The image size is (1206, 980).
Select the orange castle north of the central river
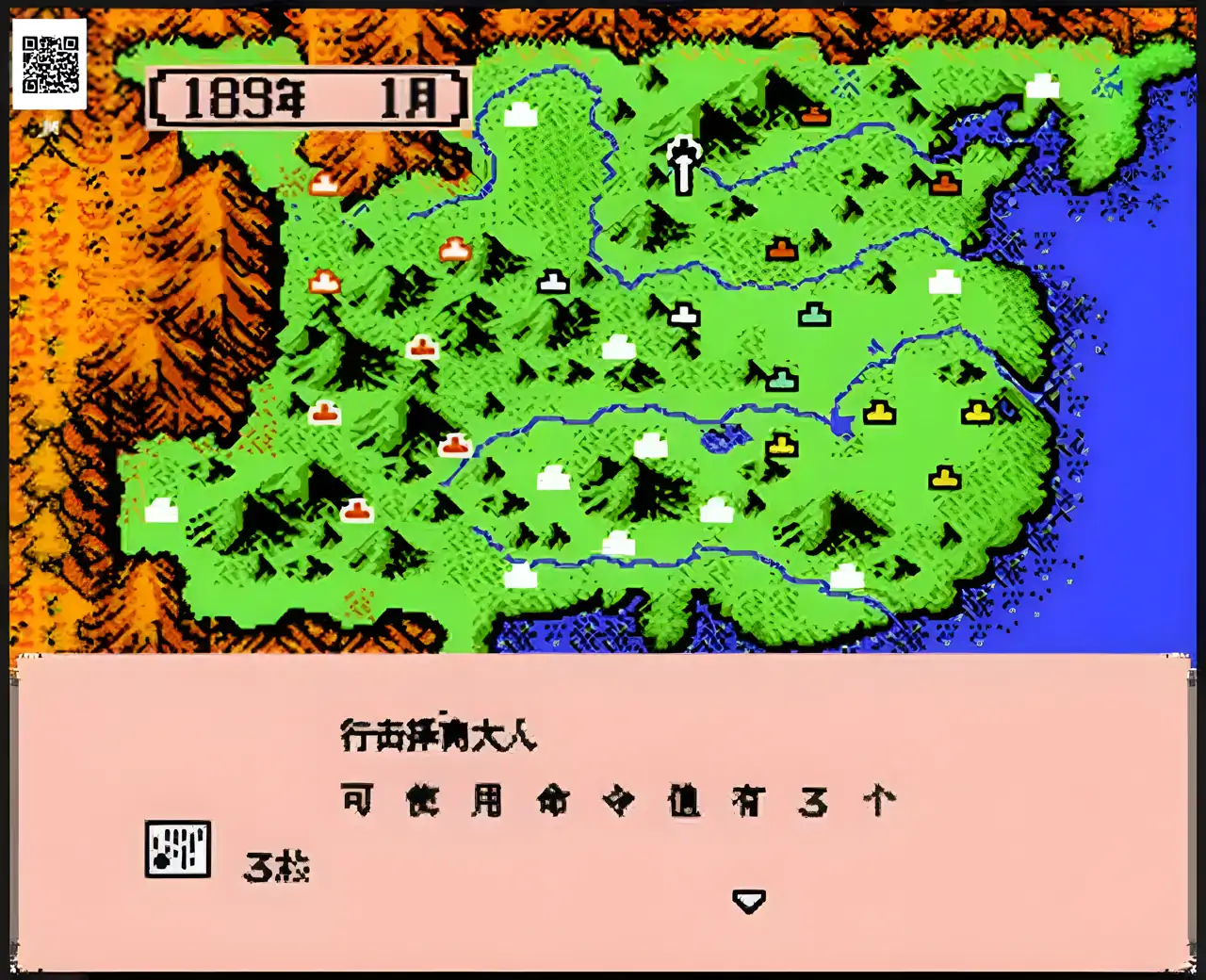point(781,250)
